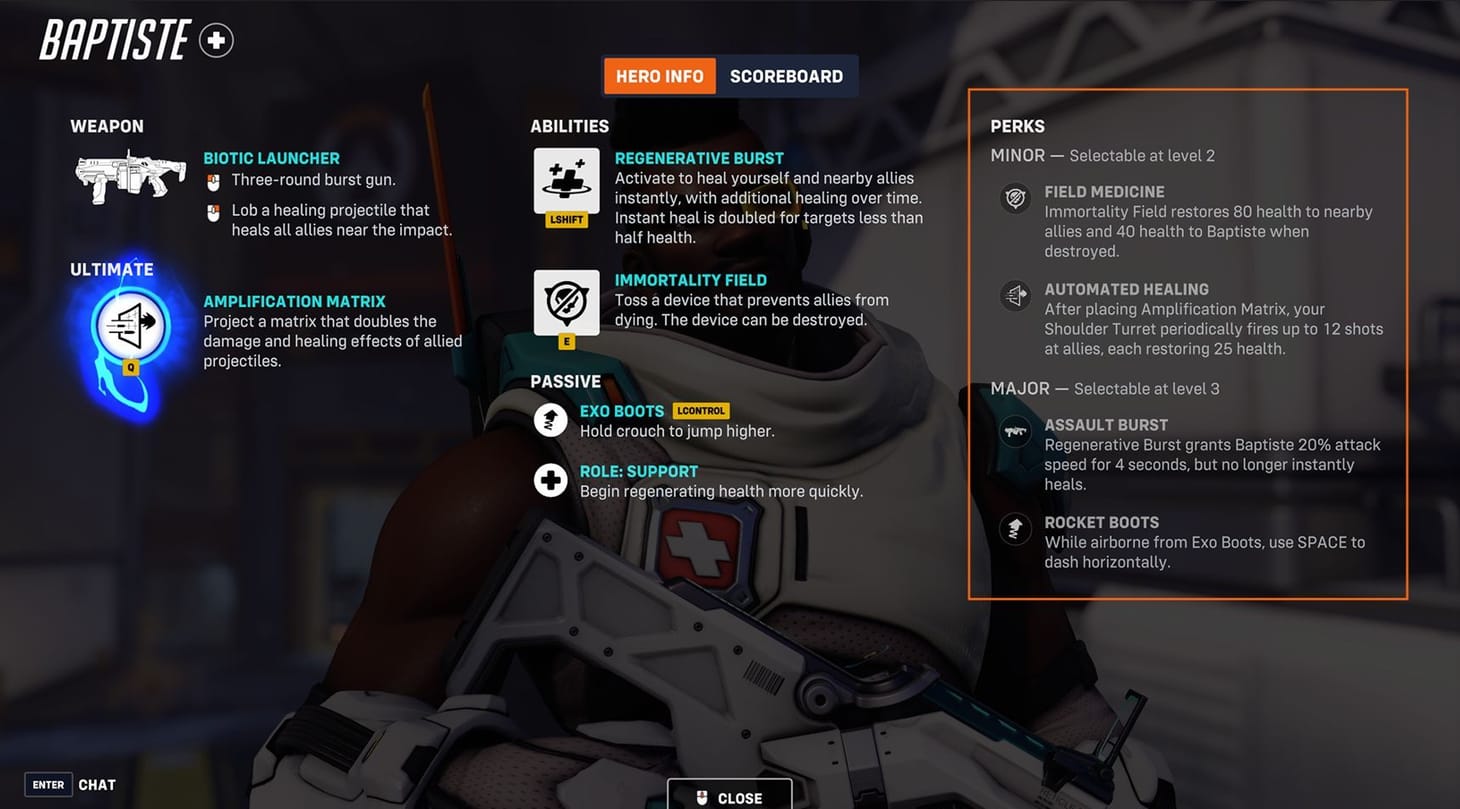Click the Rocket Boots perk icon
The height and width of the screenshot is (809, 1460).
(1015, 528)
